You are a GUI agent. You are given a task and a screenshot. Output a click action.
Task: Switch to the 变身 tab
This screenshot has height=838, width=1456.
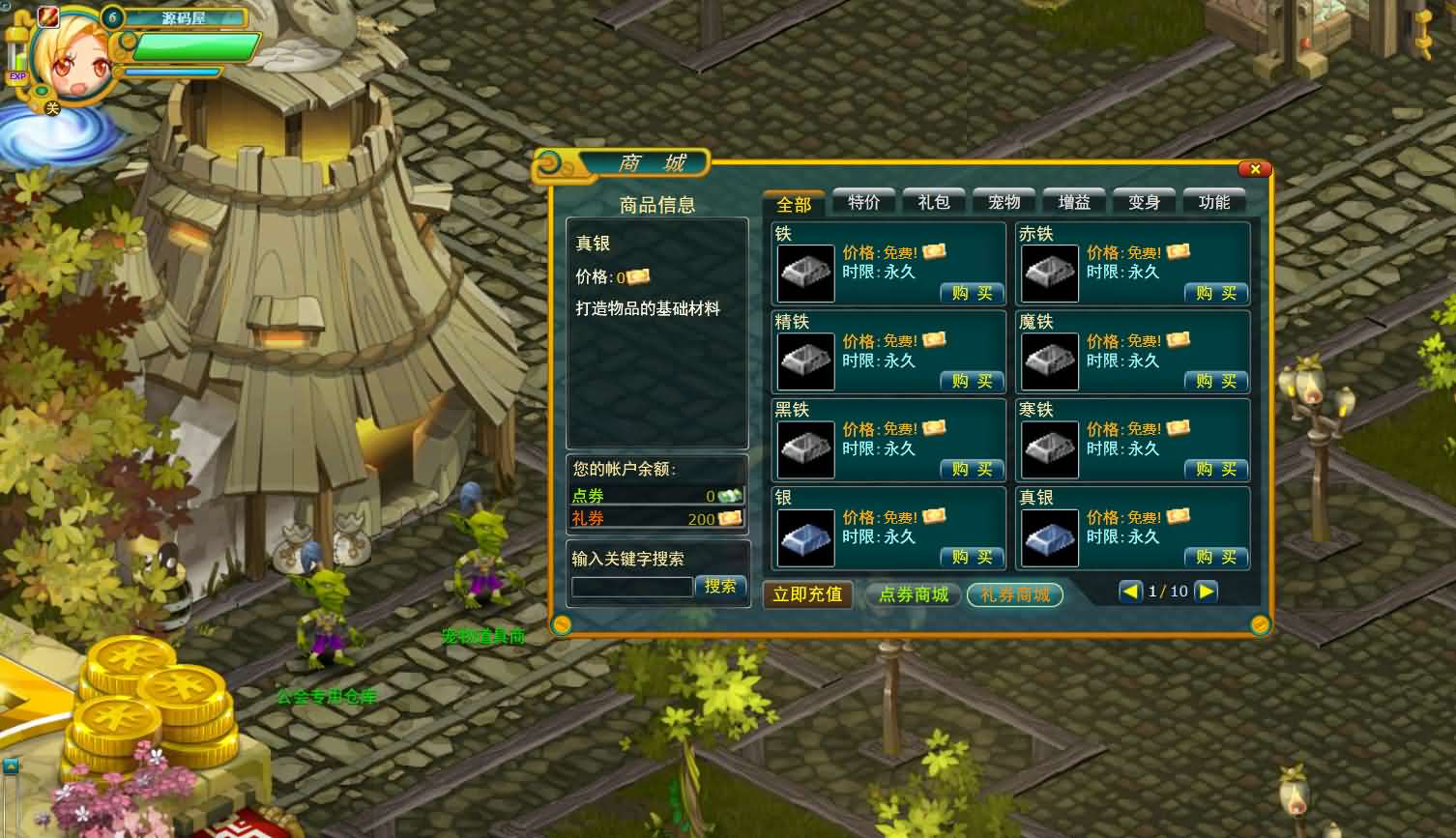1144,202
